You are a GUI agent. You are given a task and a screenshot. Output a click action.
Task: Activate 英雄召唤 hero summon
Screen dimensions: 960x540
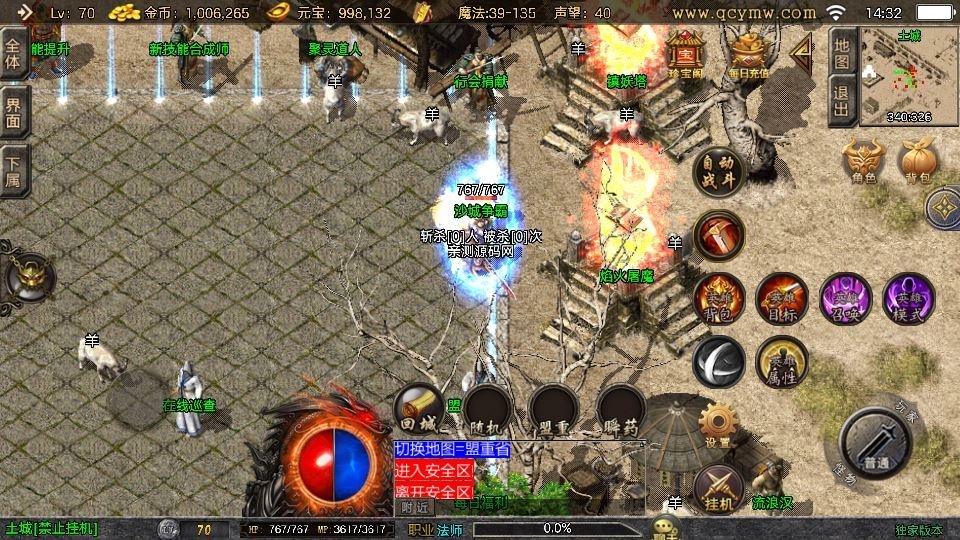(845, 298)
